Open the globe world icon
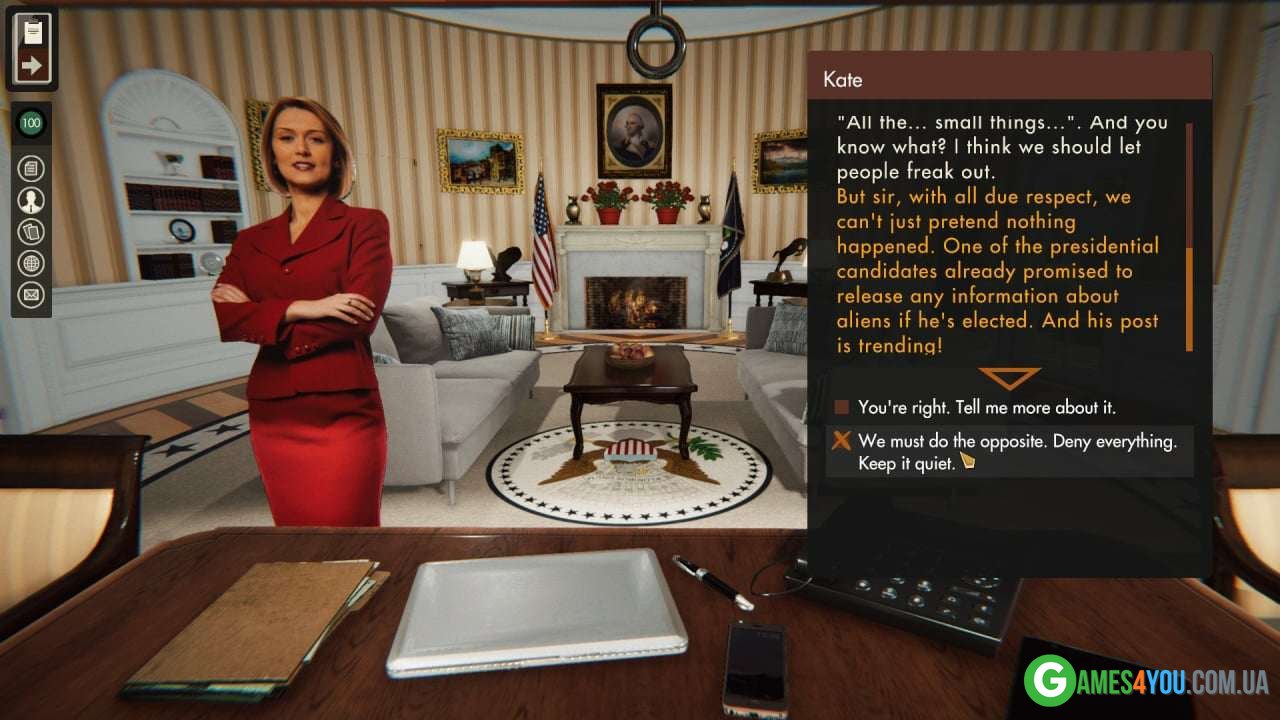 [x=32, y=263]
